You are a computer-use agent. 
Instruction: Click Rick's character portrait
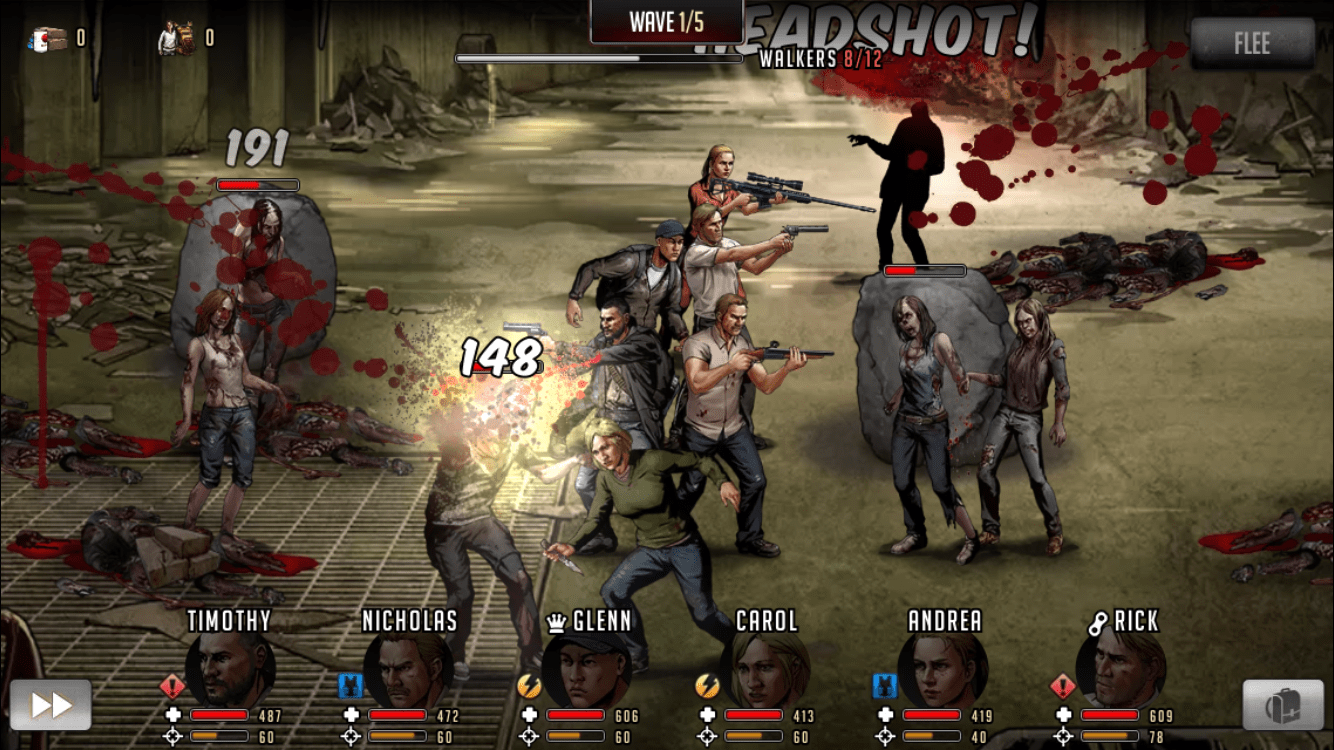pos(1120,668)
